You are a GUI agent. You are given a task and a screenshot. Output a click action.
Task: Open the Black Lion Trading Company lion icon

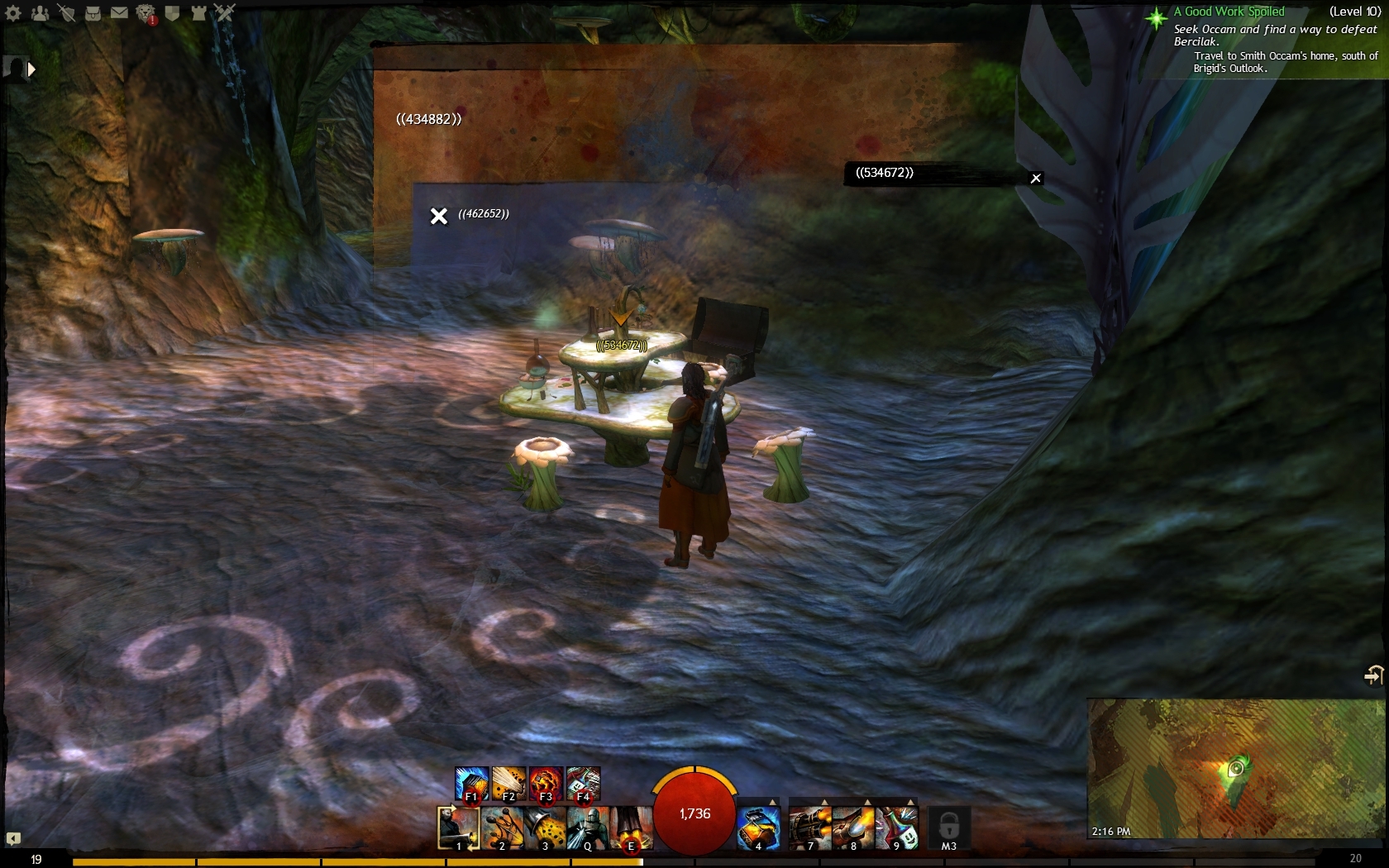[x=146, y=13]
